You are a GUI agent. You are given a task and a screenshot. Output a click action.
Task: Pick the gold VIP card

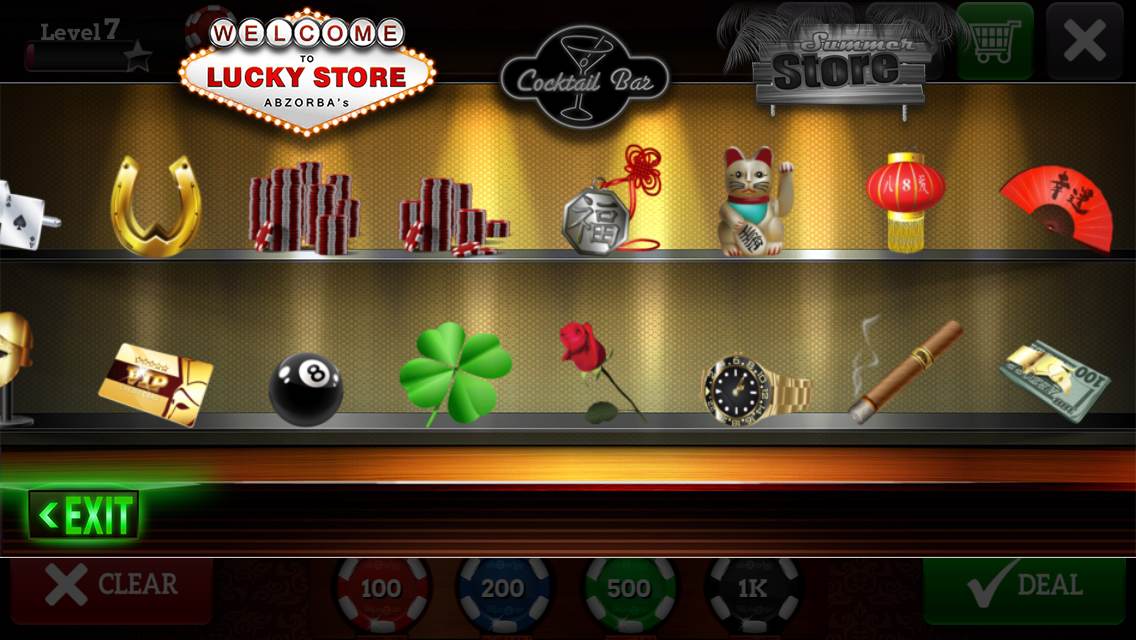pyautogui.click(x=156, y=383)
